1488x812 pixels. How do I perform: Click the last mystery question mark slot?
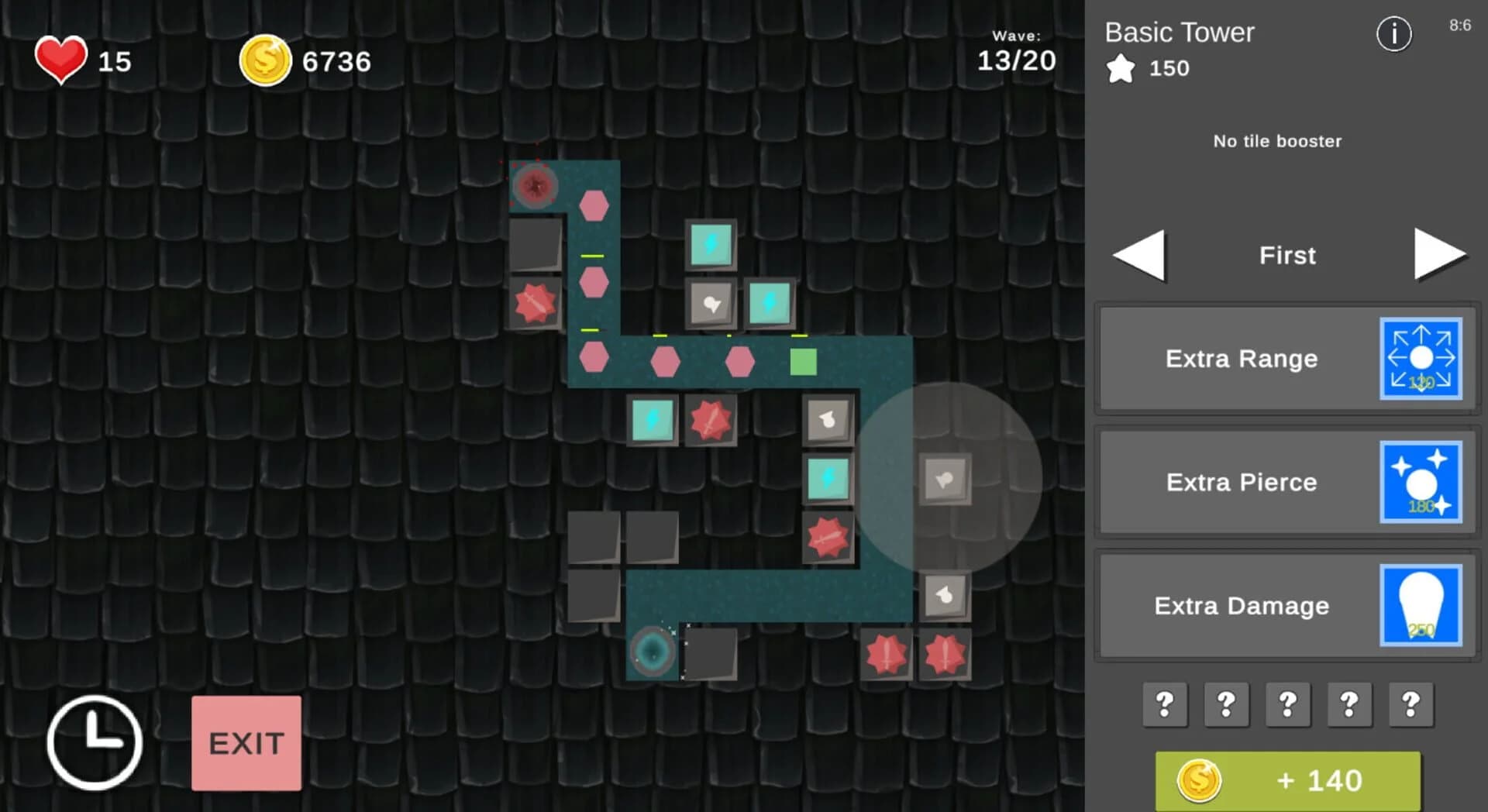click(x=1409, y=705)
